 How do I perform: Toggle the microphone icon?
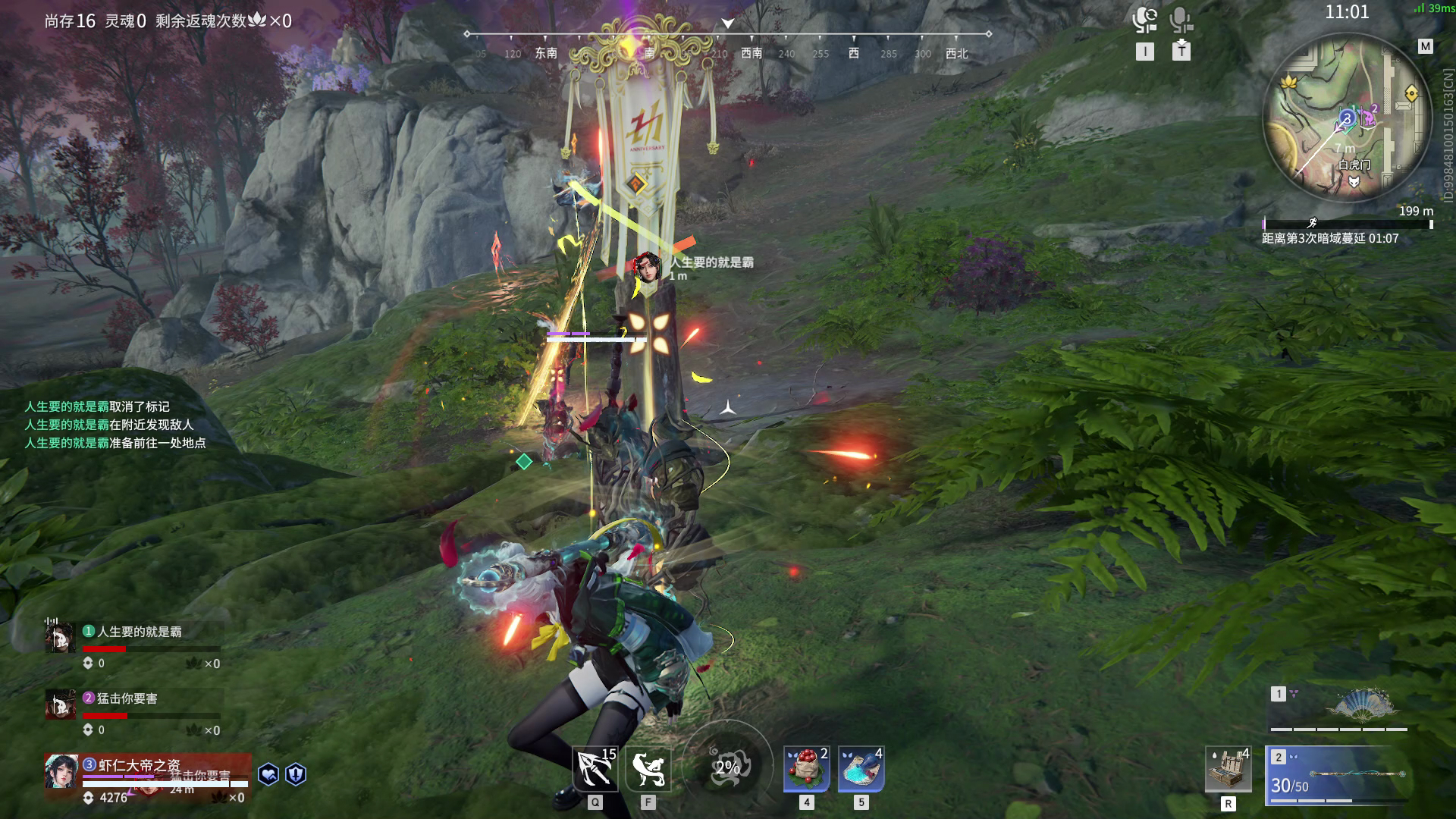(x=1181, y=20)
